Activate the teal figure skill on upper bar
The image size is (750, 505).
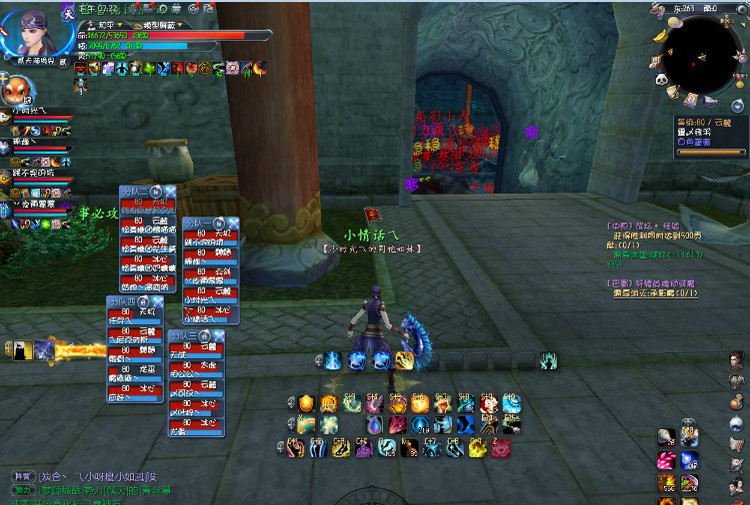548,360
